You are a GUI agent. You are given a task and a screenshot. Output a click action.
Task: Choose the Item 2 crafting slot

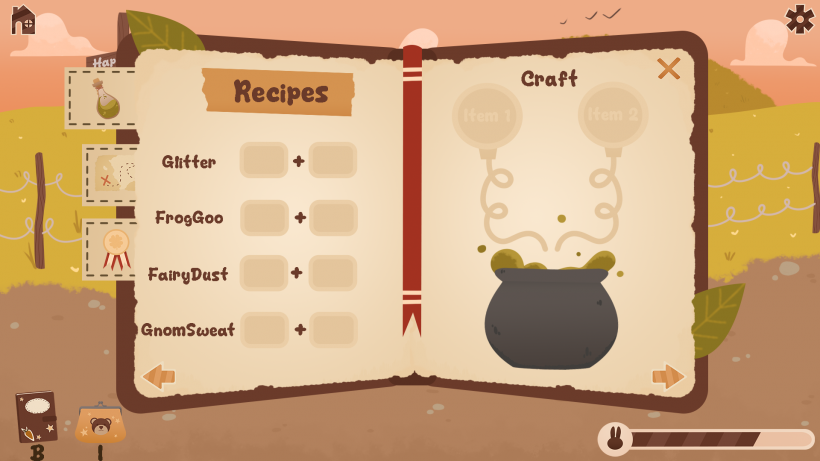click(x=613, y=115)
